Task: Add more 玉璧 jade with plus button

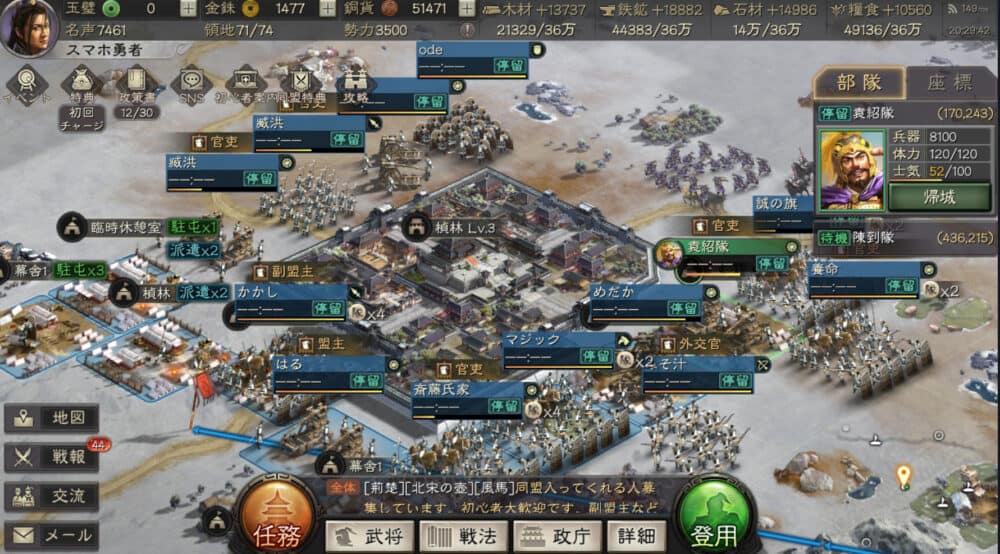Action: (189, 9)
